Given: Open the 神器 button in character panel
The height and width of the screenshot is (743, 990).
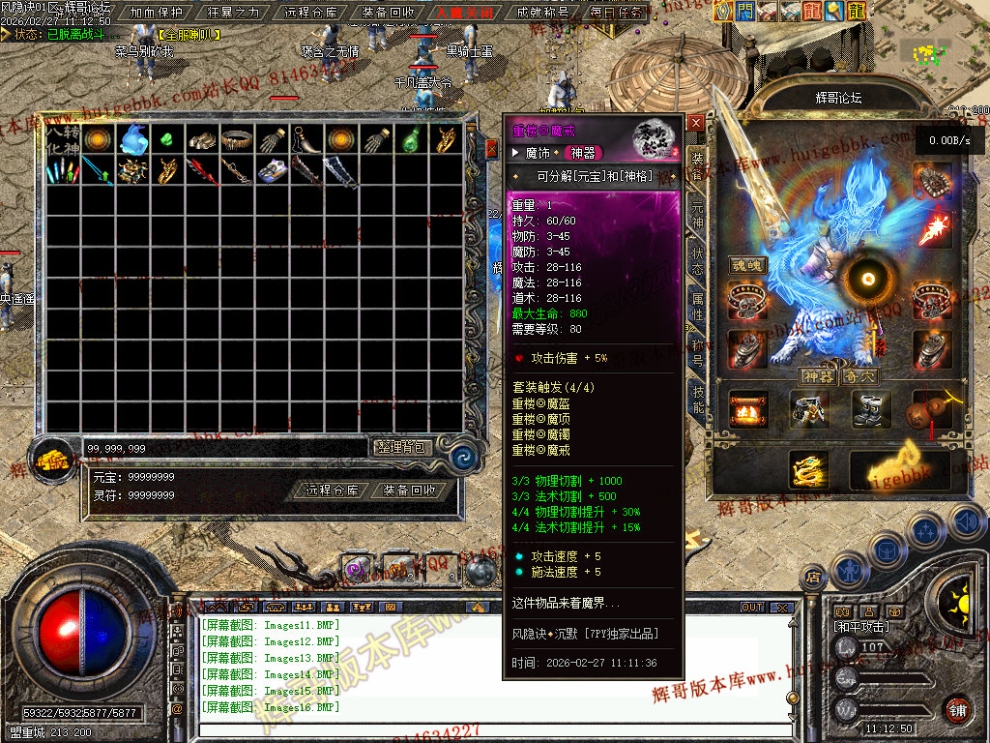Looking at the screenshot, I should 817,377.
